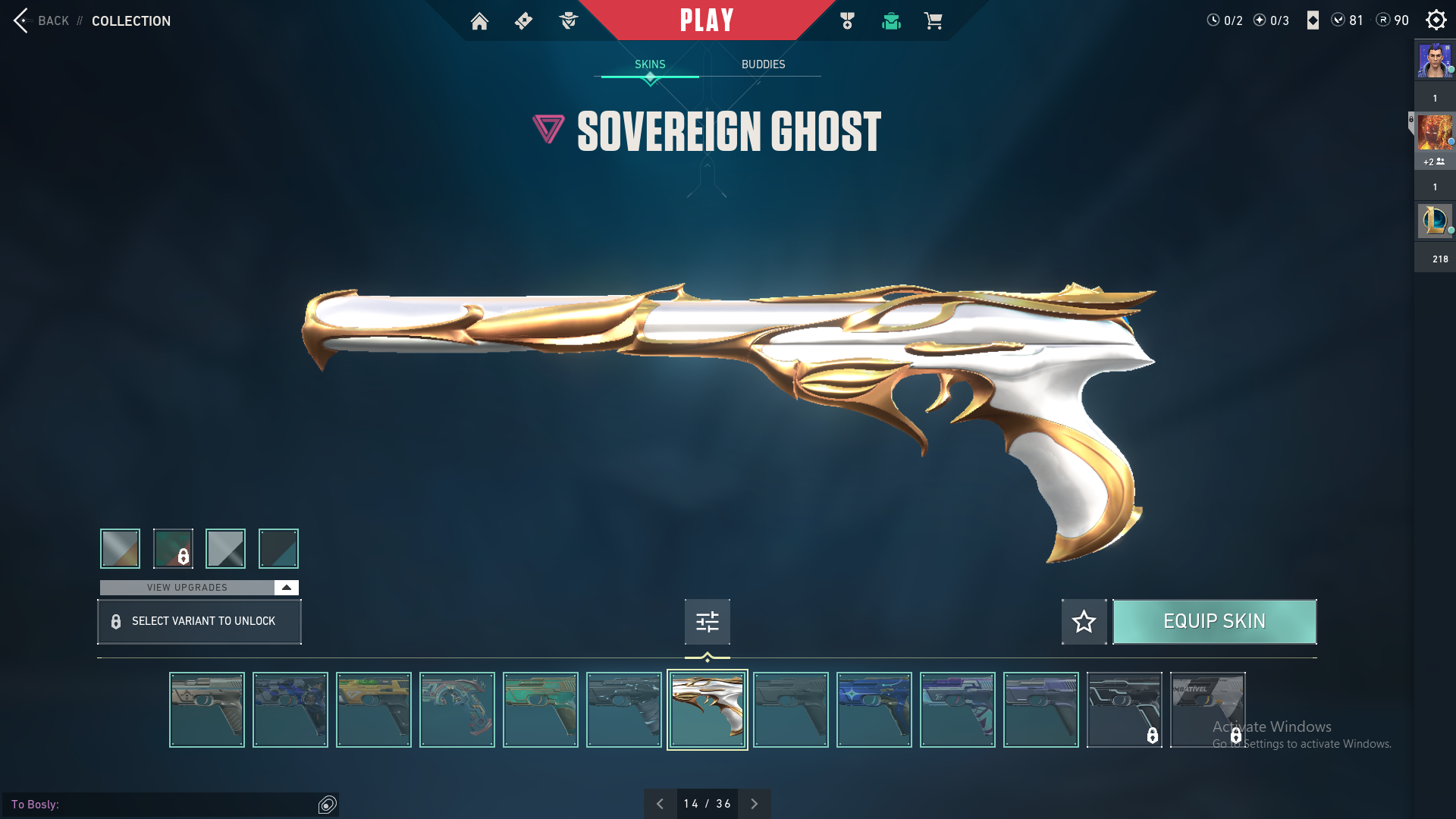Select the Skins tab

(x=650, y=64)
